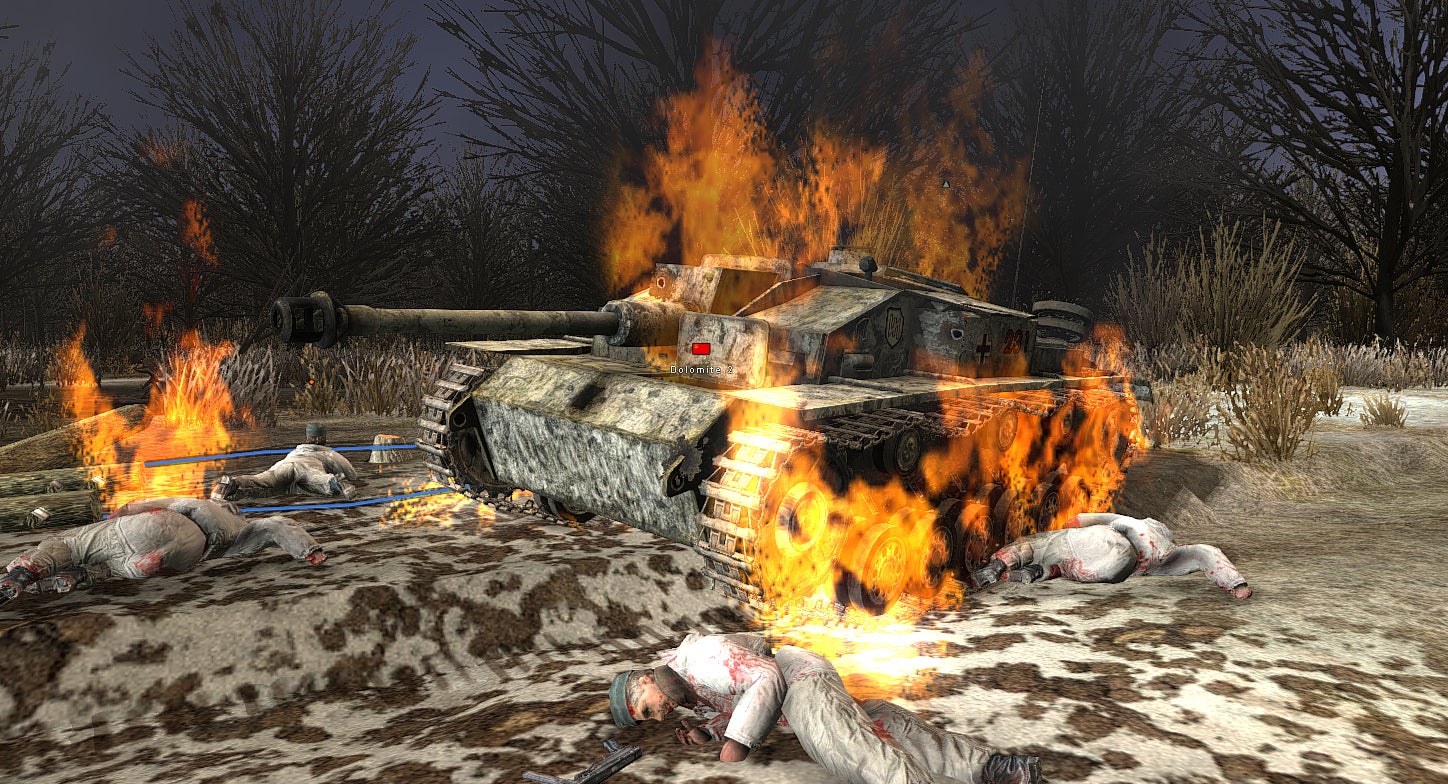Click the main gun barrel muzzle brake
Screen dimensions: 1448x784
(300, 315)
